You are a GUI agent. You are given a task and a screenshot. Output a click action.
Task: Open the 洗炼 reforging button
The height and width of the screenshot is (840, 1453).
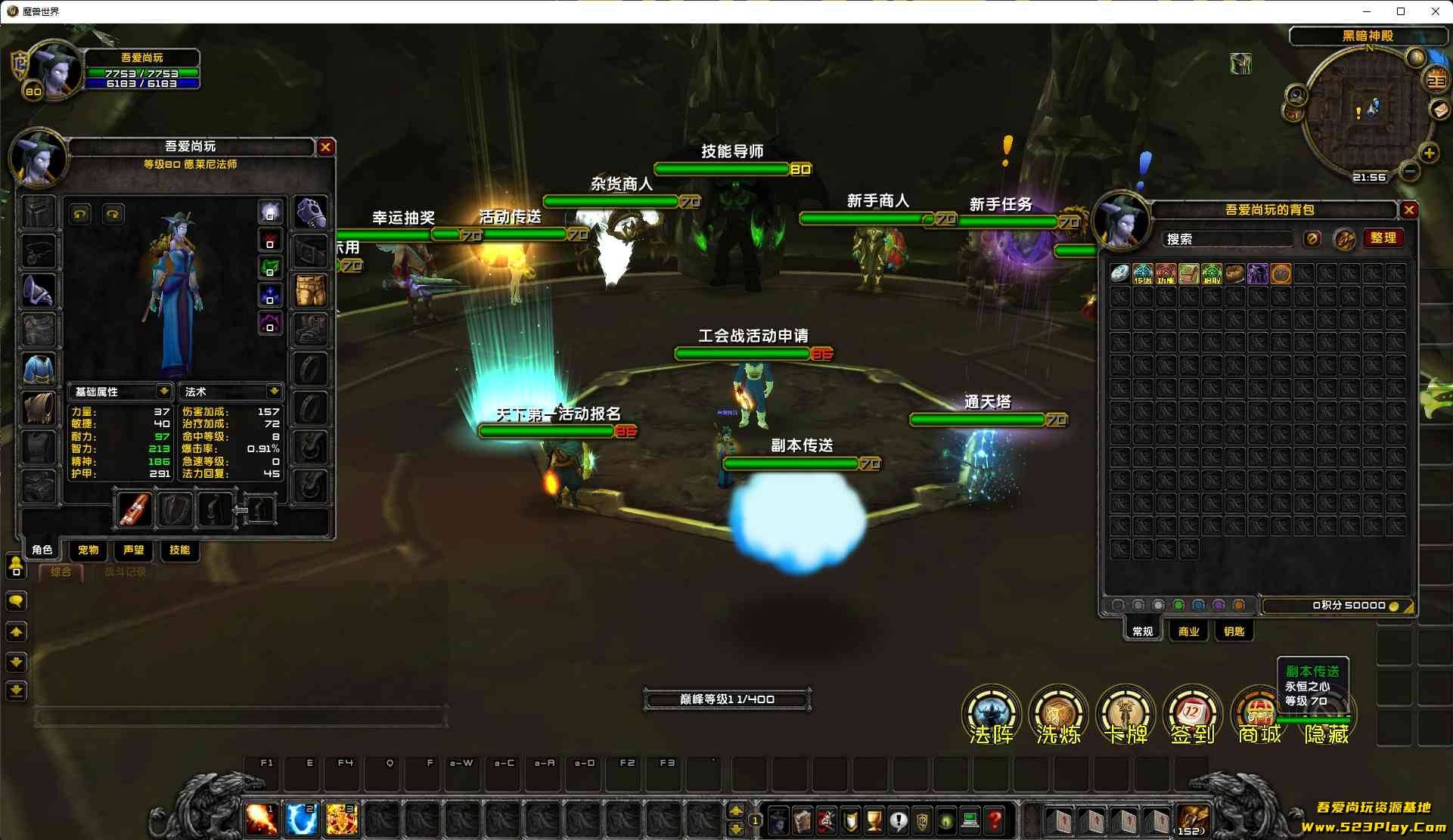(1058, 713)
